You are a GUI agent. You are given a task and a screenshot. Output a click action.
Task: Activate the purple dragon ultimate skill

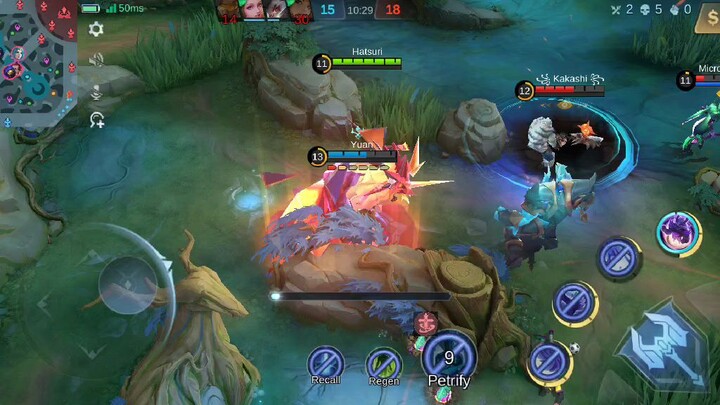(678, 234)
